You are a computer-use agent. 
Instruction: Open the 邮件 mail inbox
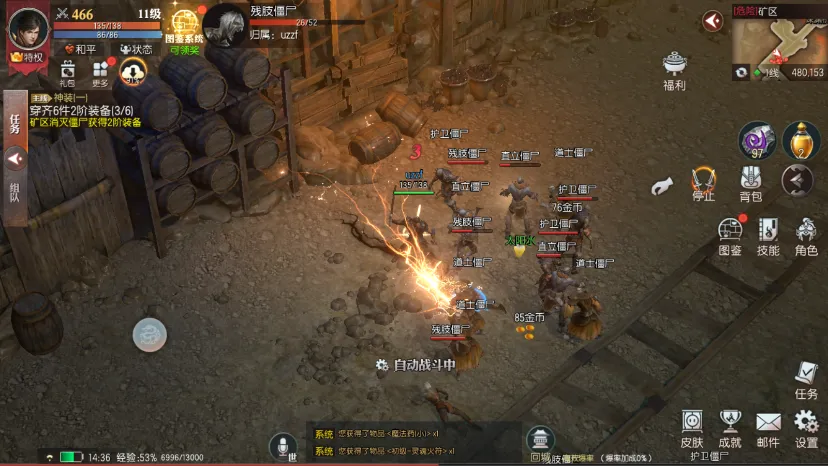(768, 427)
